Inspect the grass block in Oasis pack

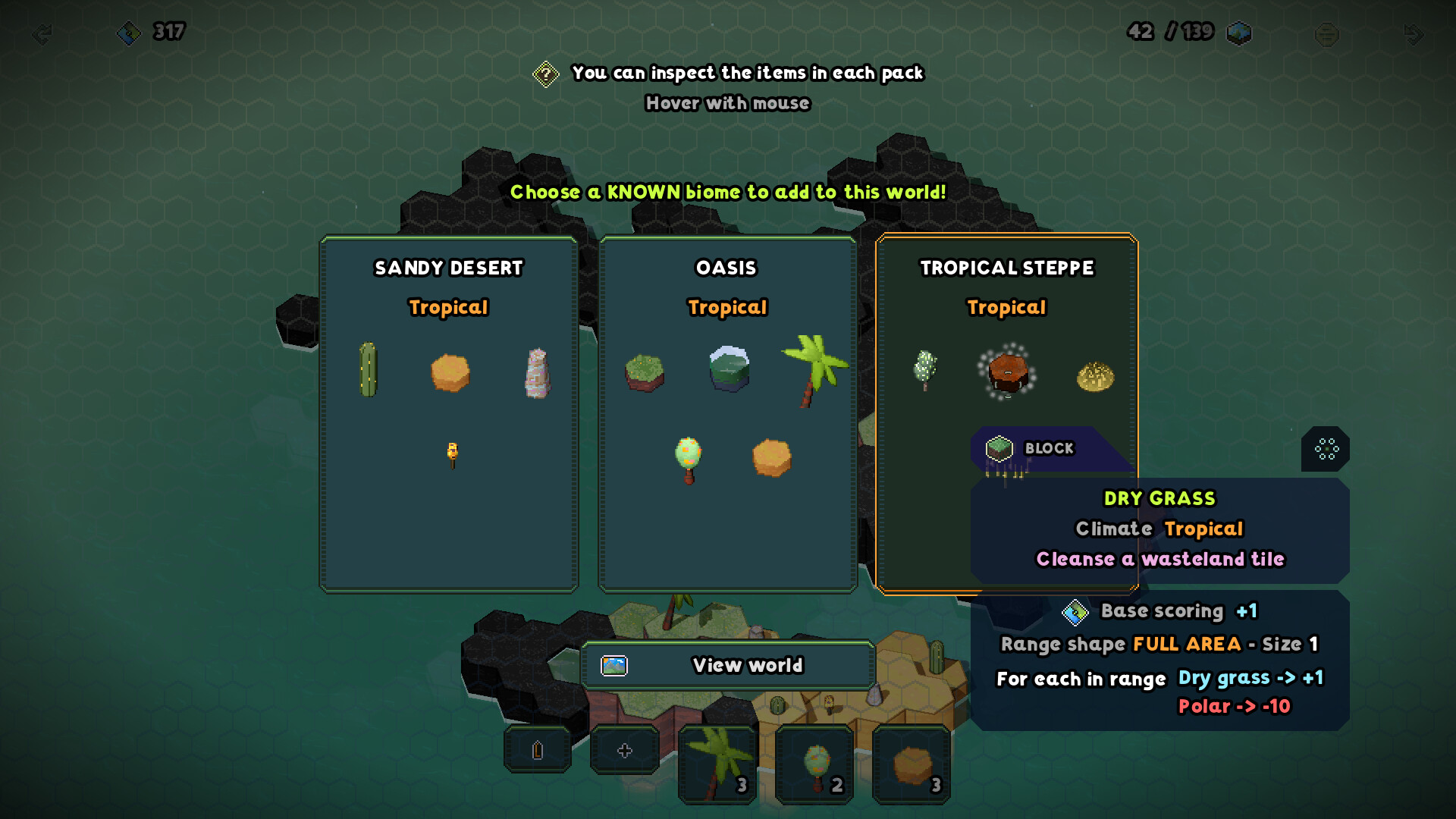click(644, 372)
